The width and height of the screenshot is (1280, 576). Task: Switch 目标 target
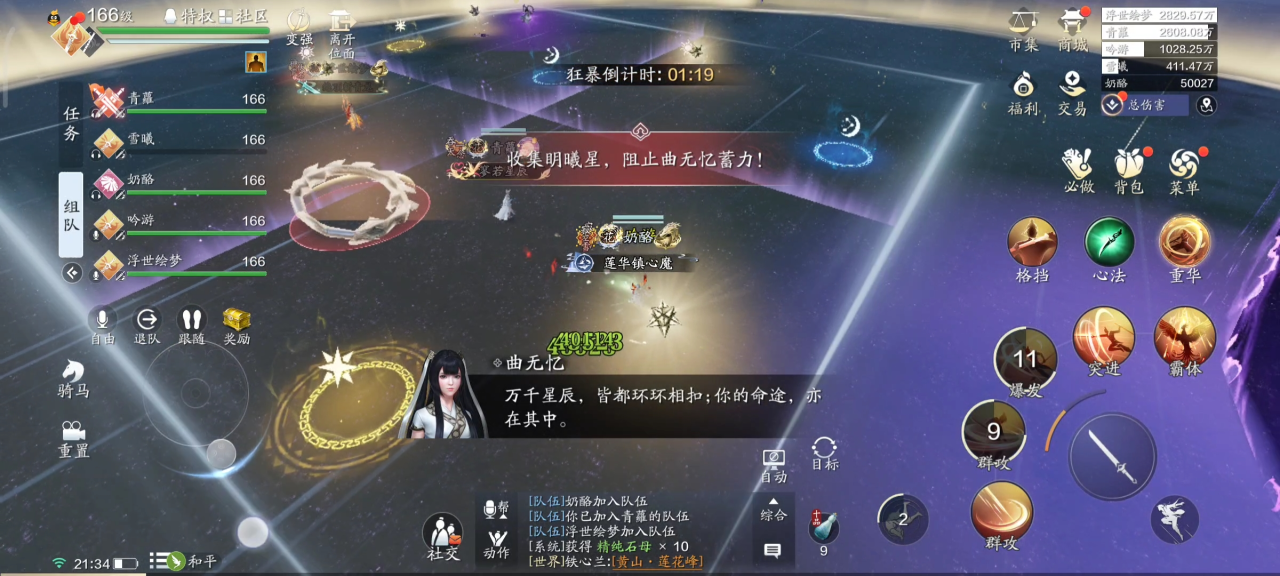tap(825, 452)
